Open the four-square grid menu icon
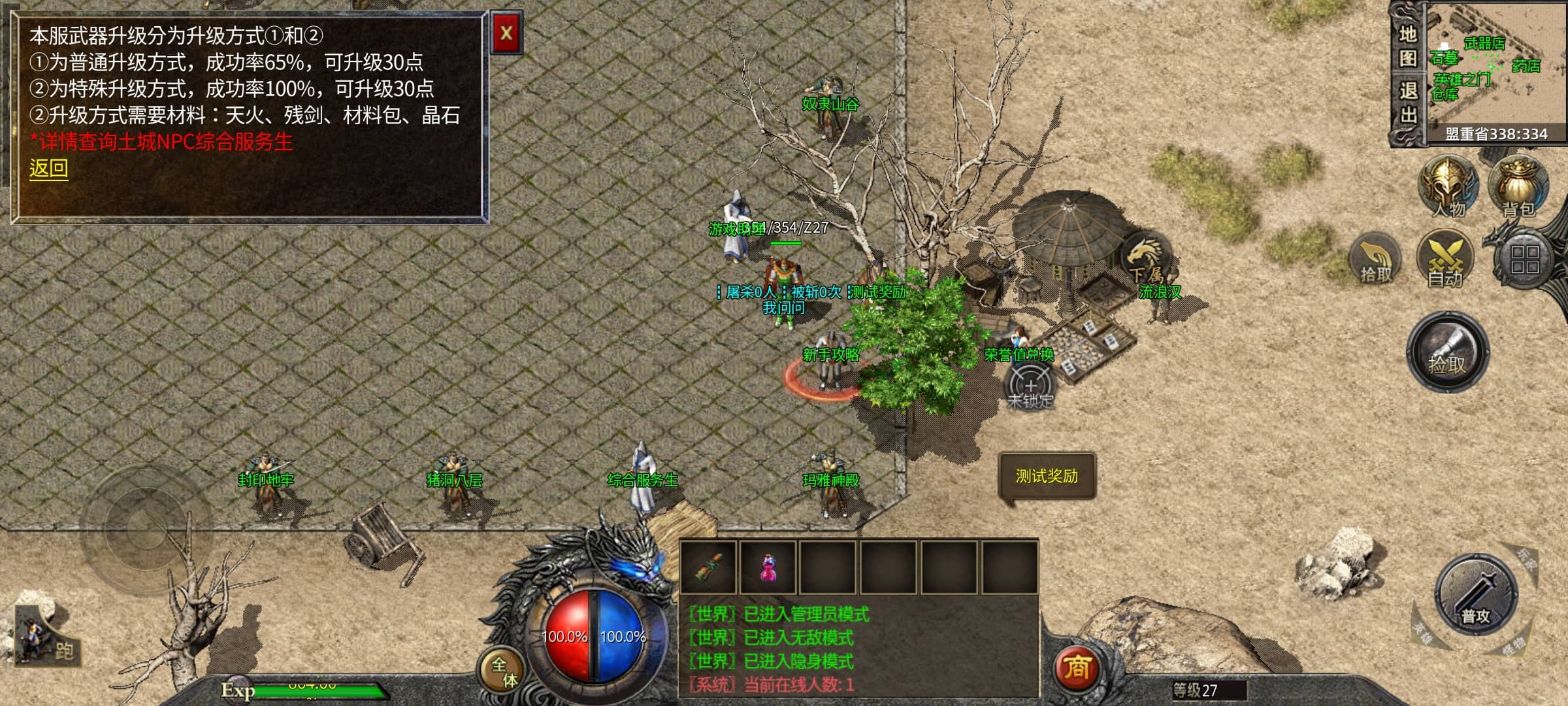The width and height of the screenshot is (1568, 706). (x=1524, y=260)
